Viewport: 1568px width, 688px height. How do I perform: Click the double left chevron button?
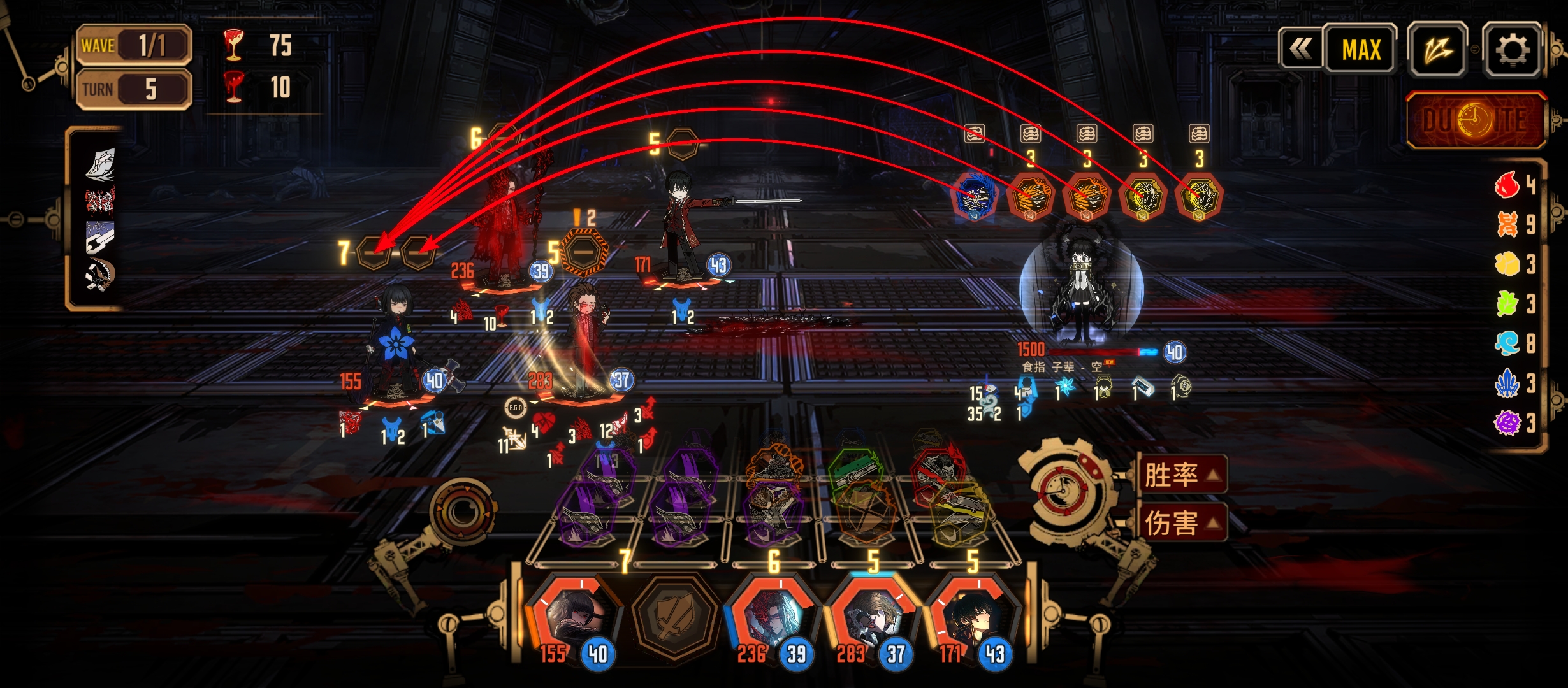[1301, 49]
